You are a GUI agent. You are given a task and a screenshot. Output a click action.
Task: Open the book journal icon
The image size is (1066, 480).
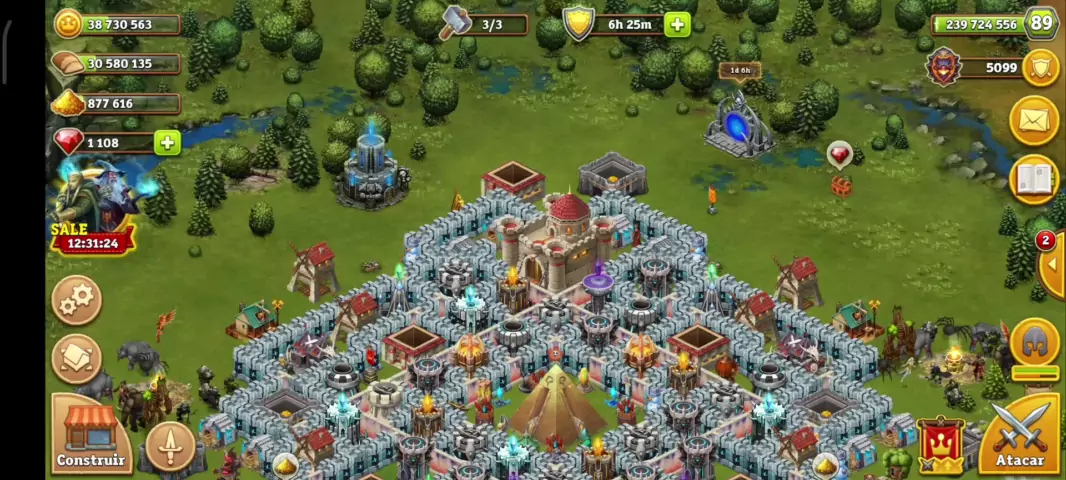(x=1034, y=180)
